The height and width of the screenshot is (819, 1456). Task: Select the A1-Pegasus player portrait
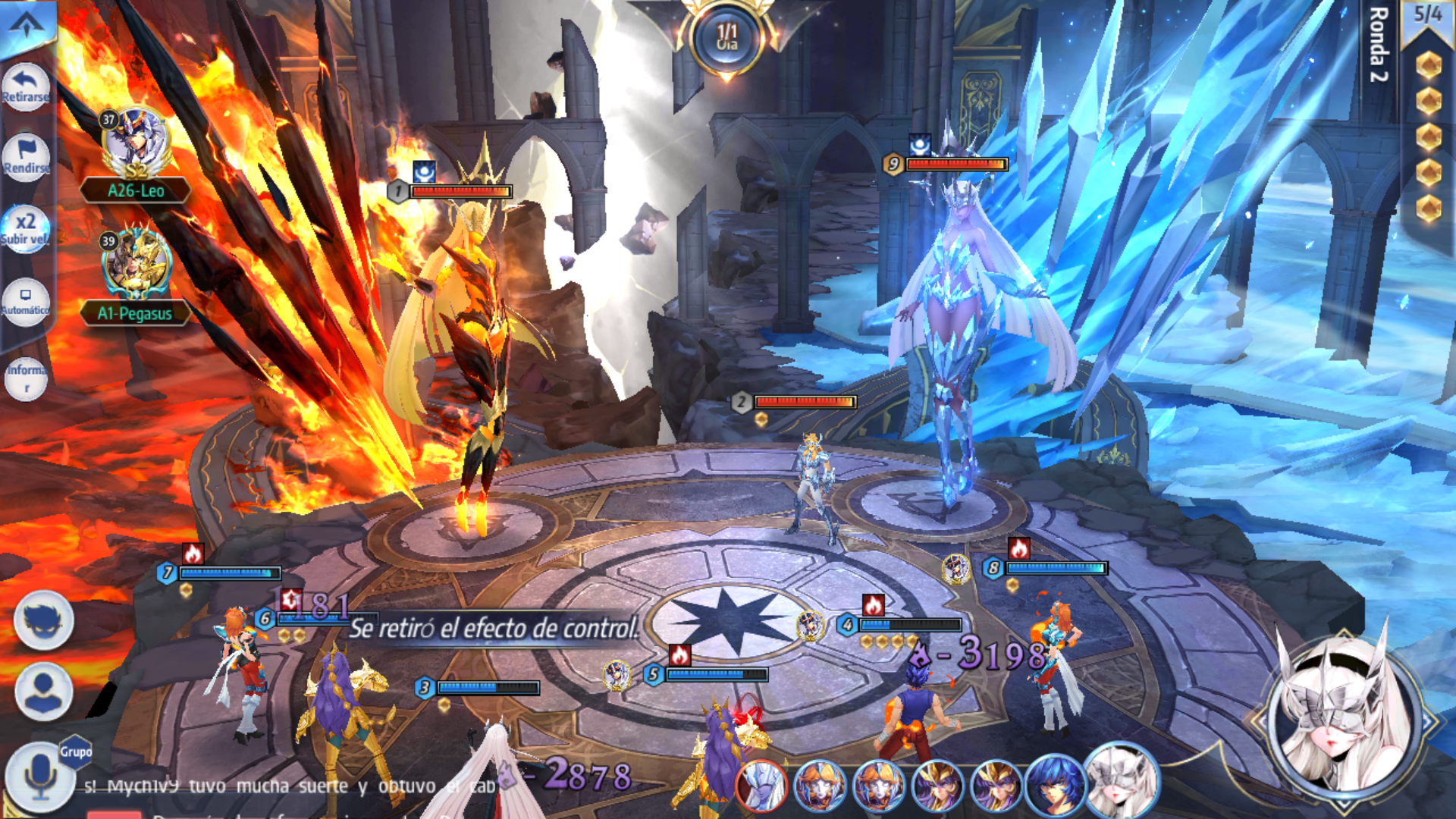coord(136,265)
